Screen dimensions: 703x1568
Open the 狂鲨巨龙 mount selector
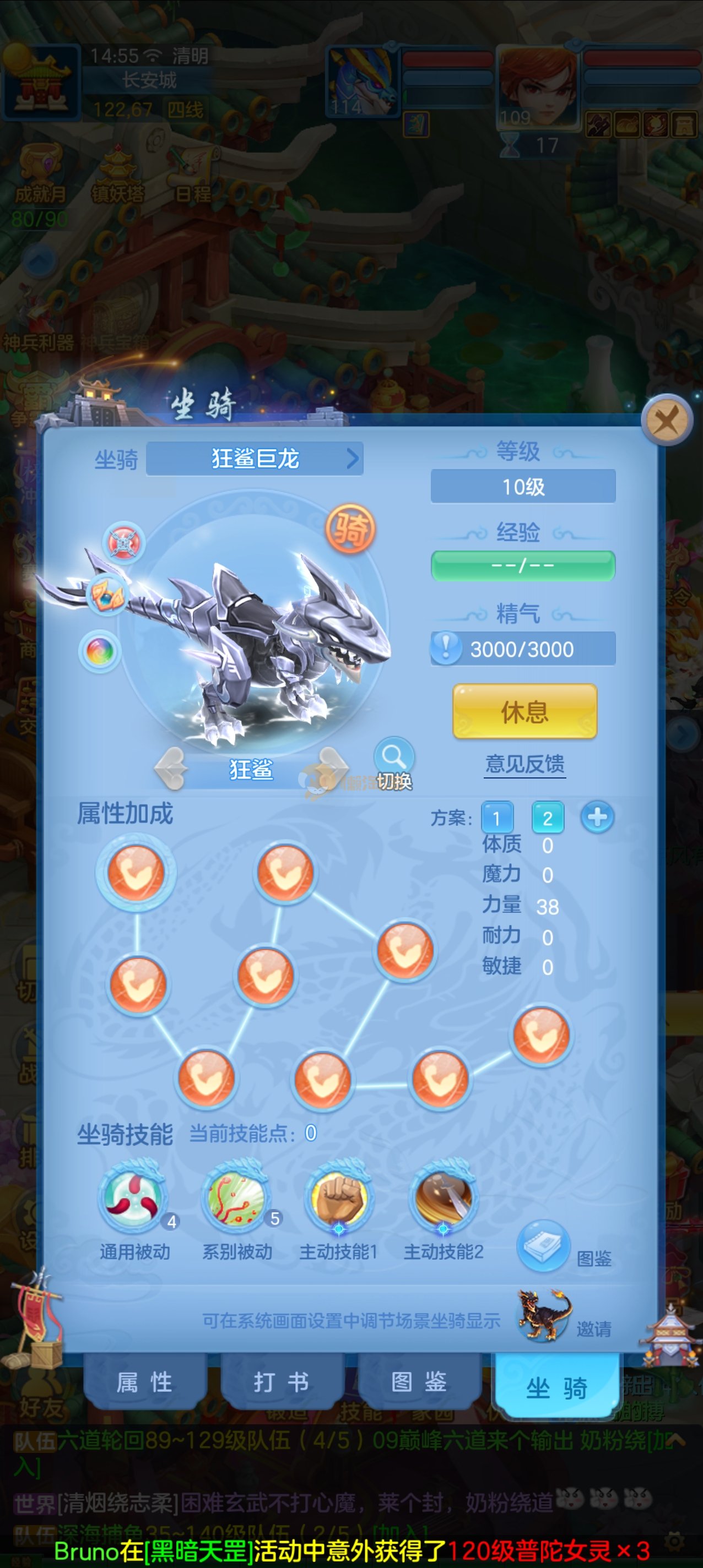pos(255,459)
